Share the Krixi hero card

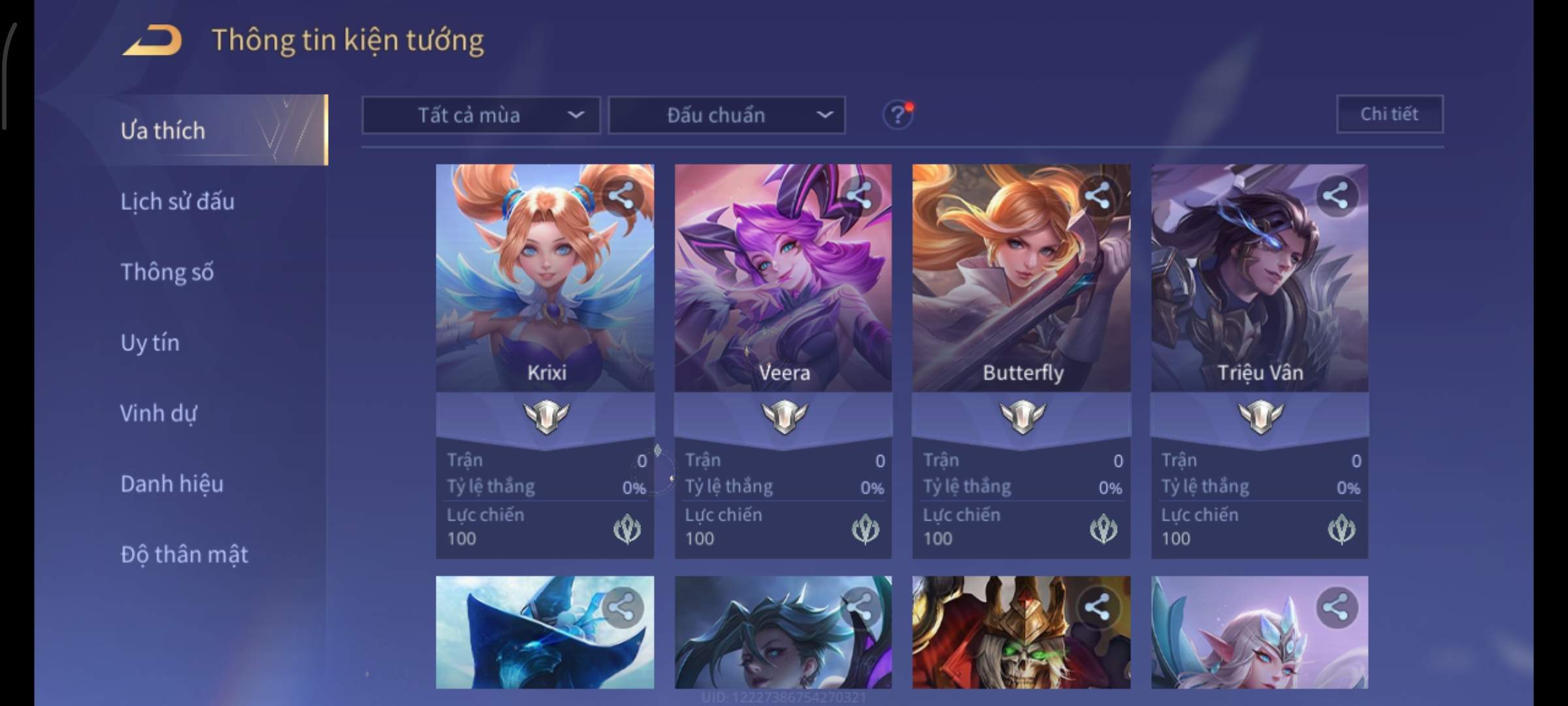tap(621, 195)
